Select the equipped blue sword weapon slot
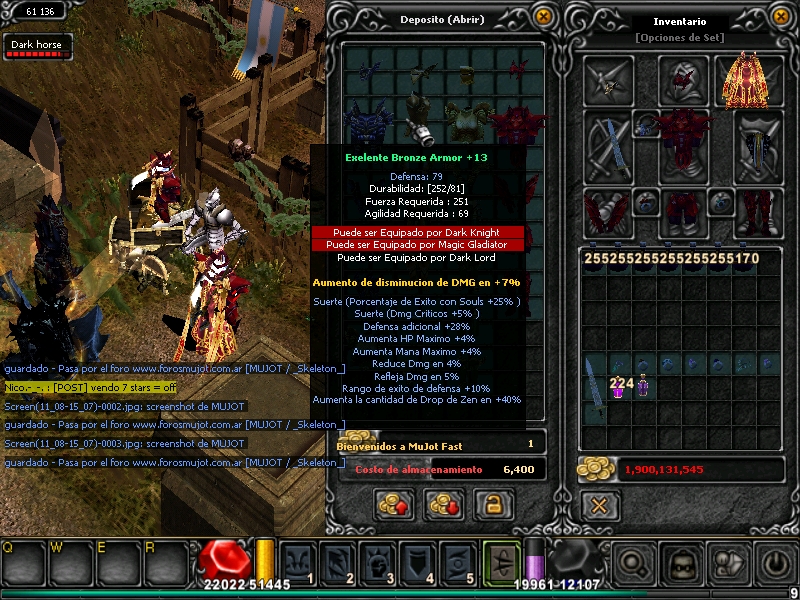This screenshot has width=800, height=600. pos(608,146)
